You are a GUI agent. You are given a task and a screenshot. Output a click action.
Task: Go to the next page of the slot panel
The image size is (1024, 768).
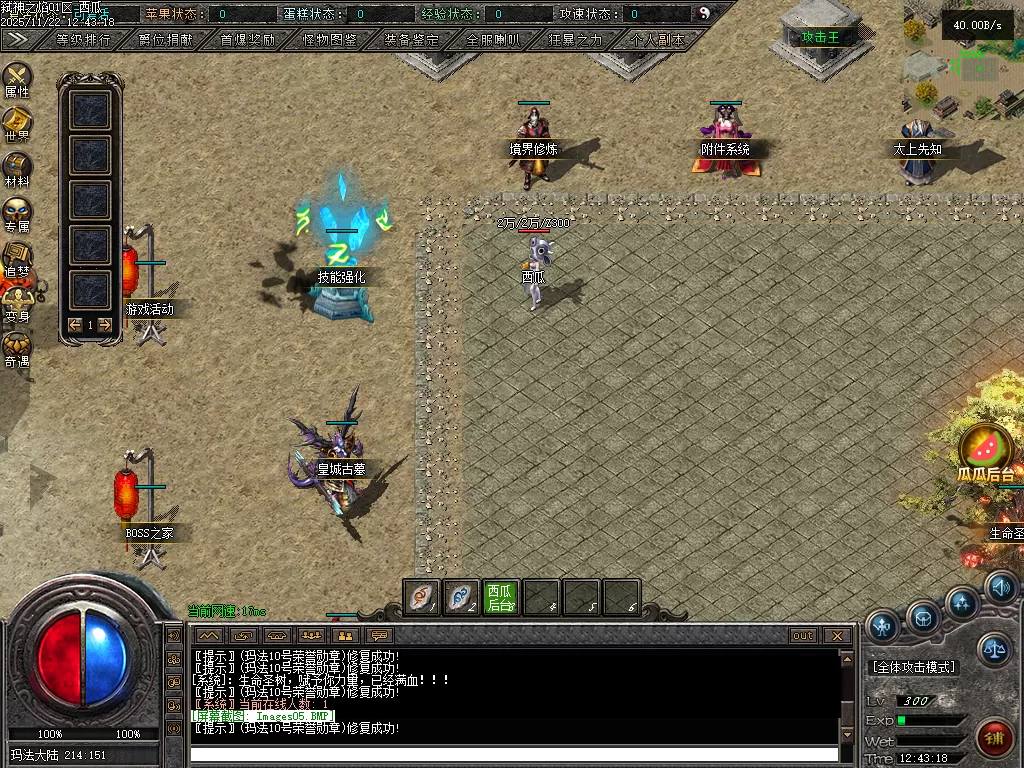(104, 325)
